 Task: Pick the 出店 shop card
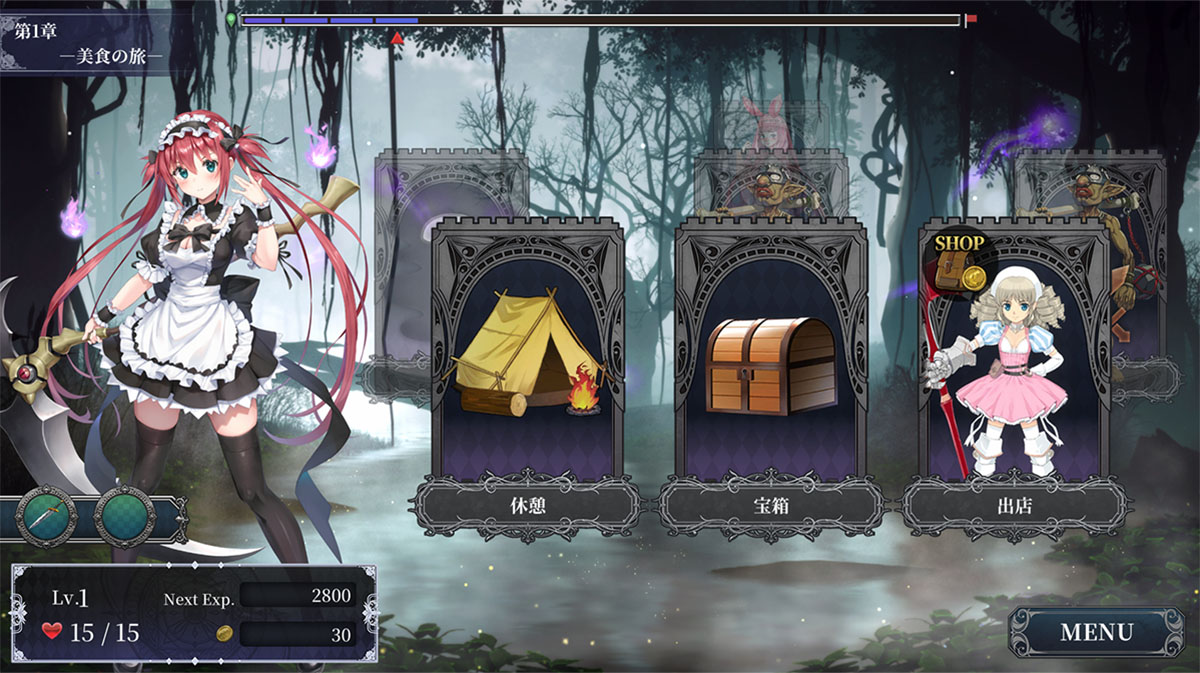pyautogui.click(x=1014, y=370)
